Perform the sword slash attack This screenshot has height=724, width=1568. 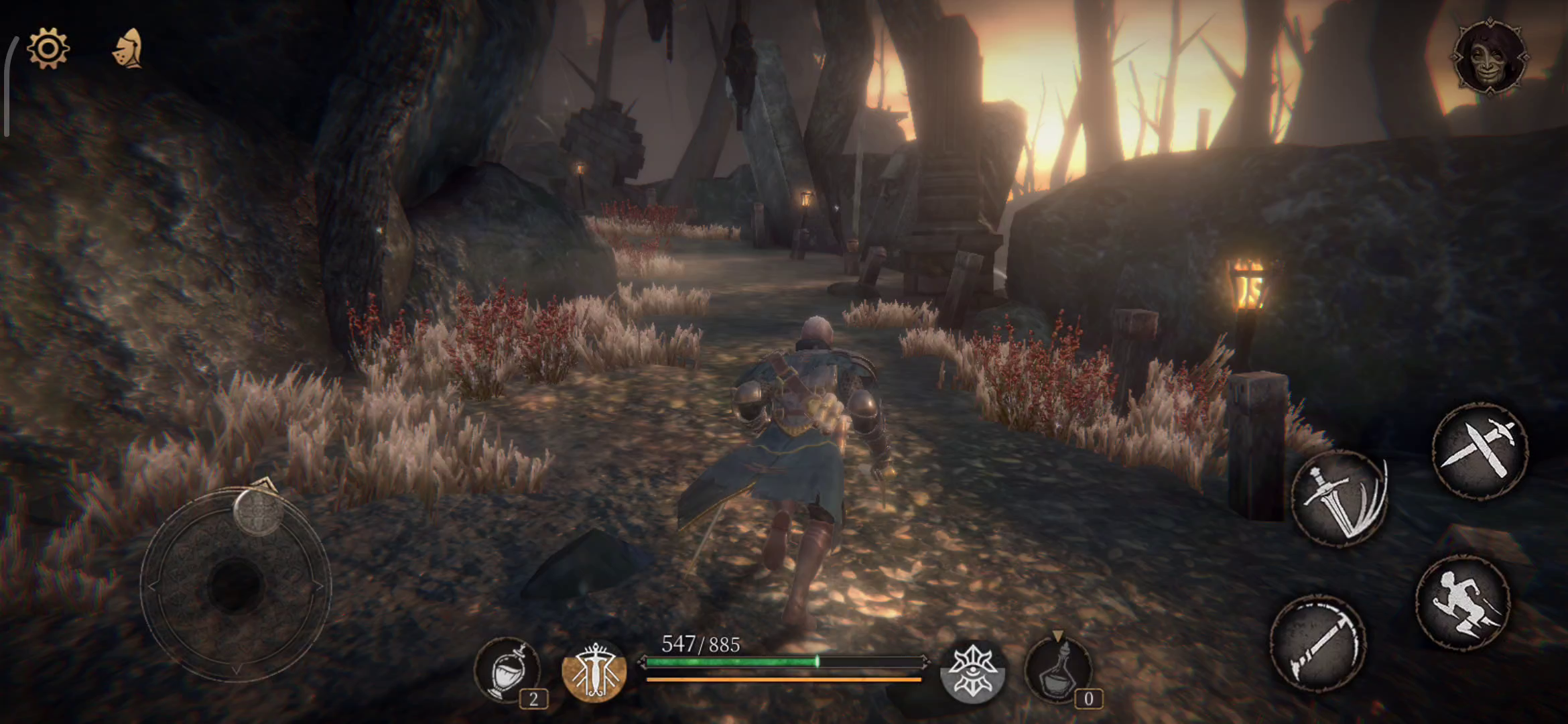click(1339, 499)
